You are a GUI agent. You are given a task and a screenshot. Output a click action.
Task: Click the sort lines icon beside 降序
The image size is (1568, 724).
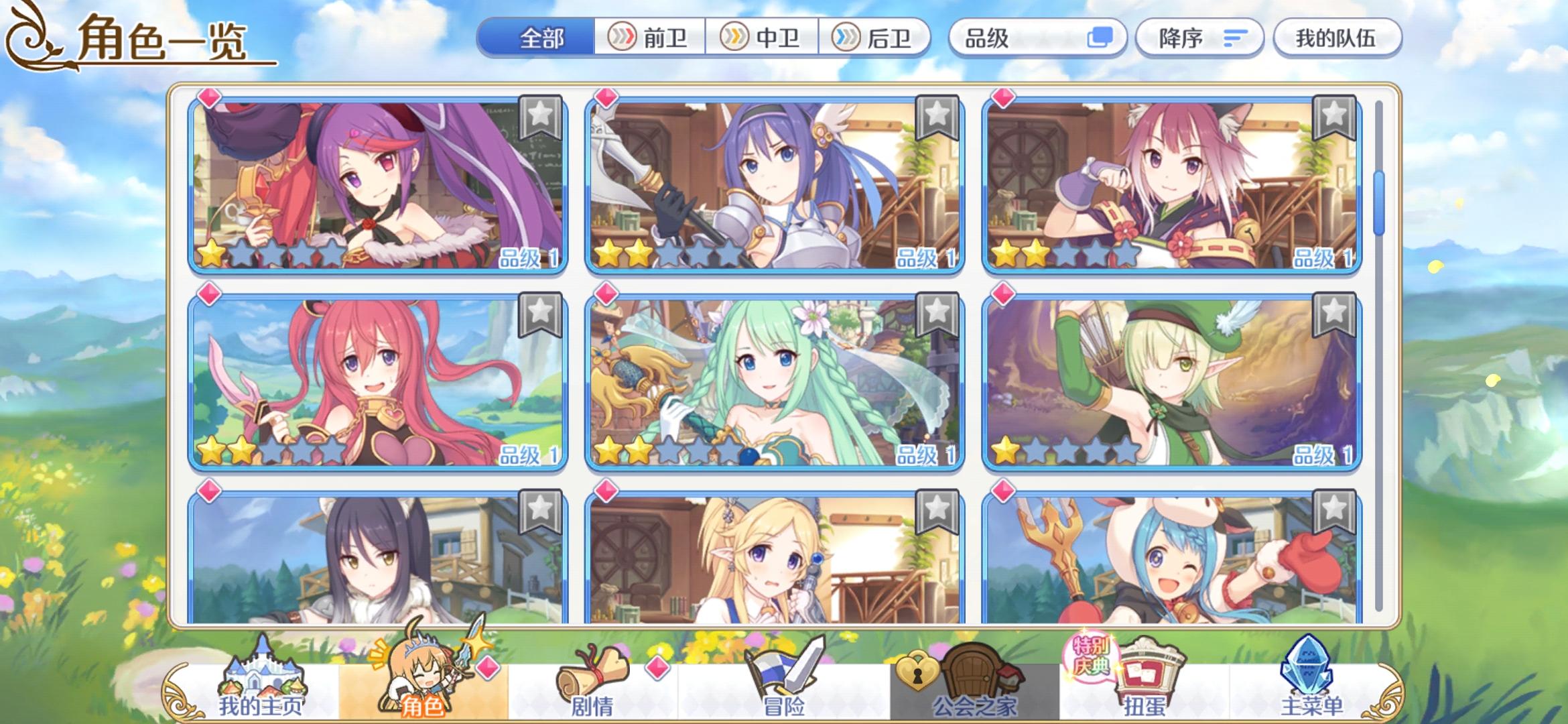tap(1235, 38)
